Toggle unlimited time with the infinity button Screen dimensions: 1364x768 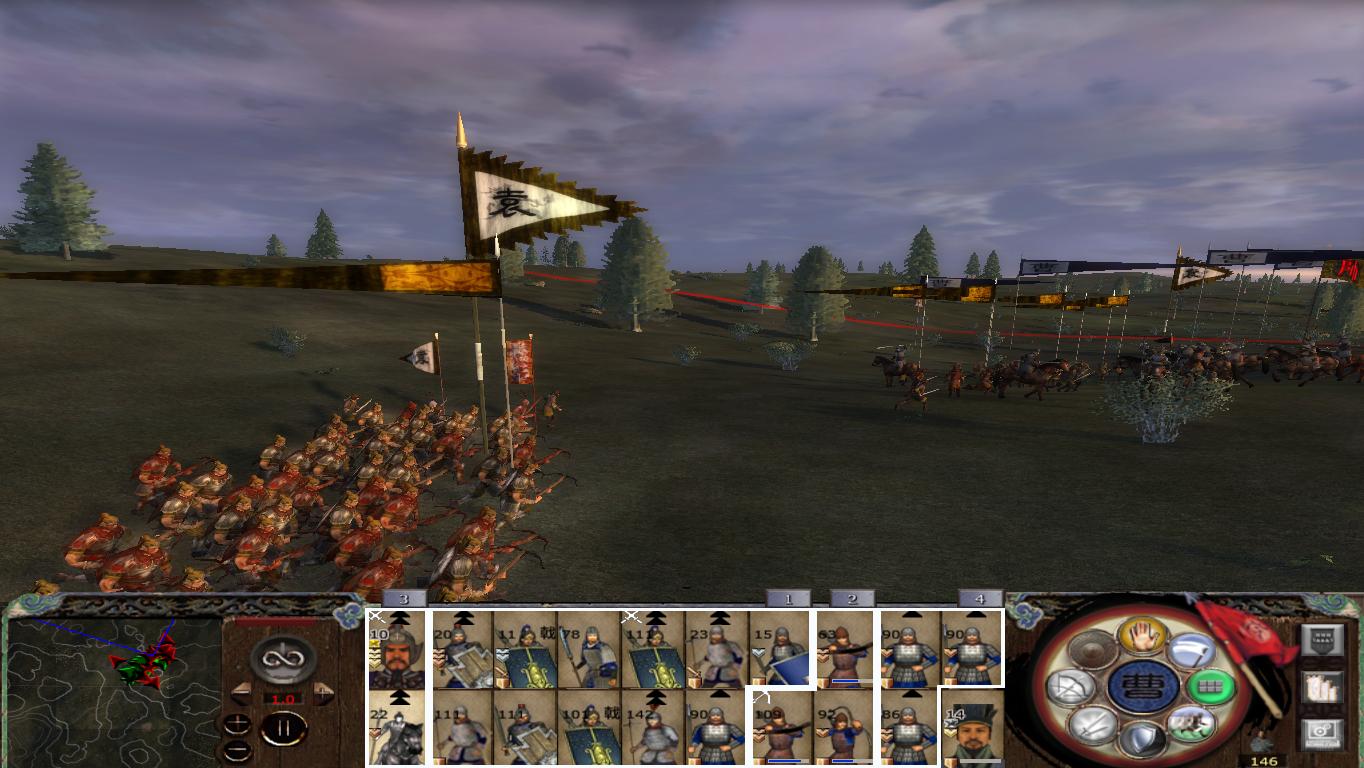coord(282,657)
